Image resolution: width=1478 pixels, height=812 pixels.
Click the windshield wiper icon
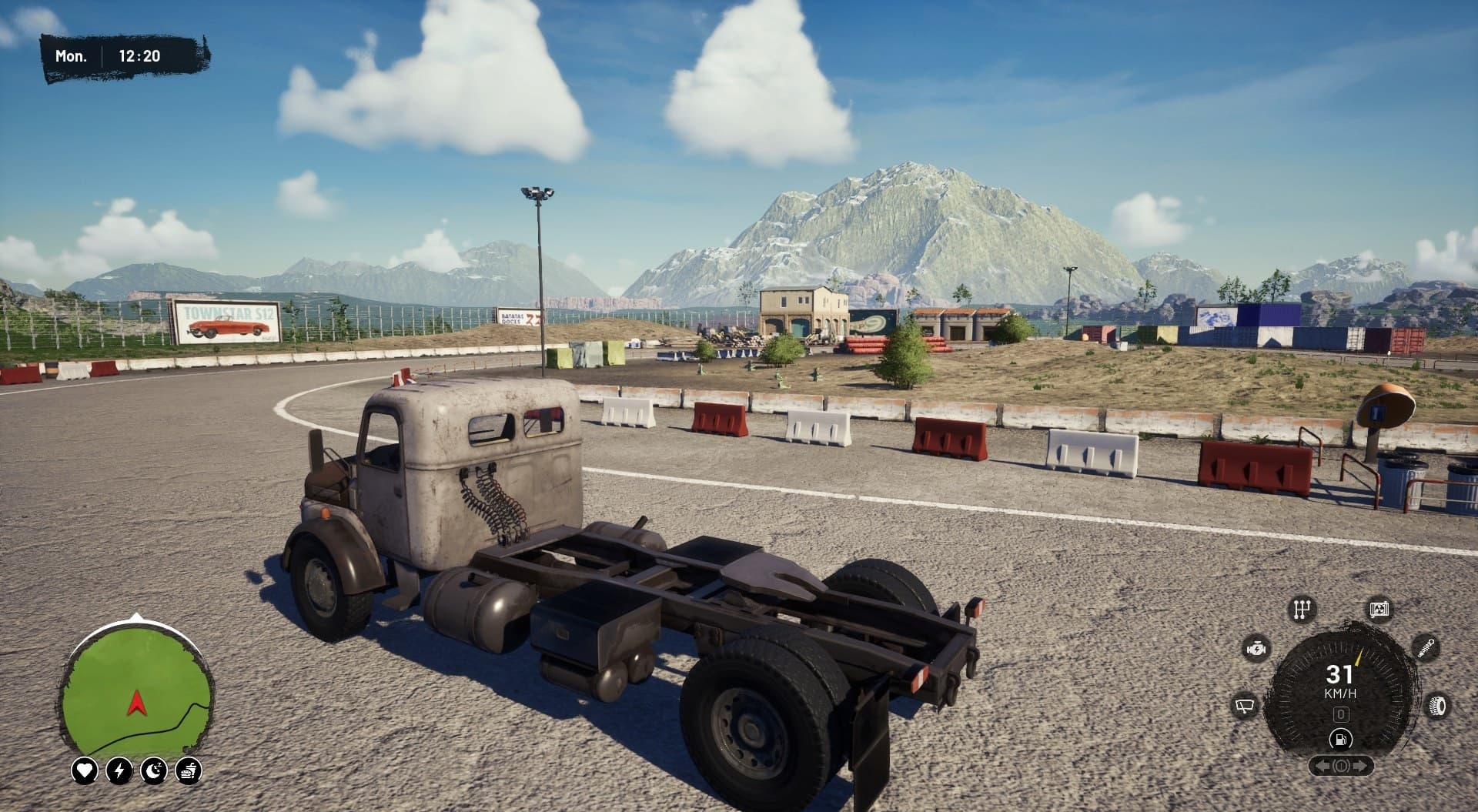[1245, 705]
